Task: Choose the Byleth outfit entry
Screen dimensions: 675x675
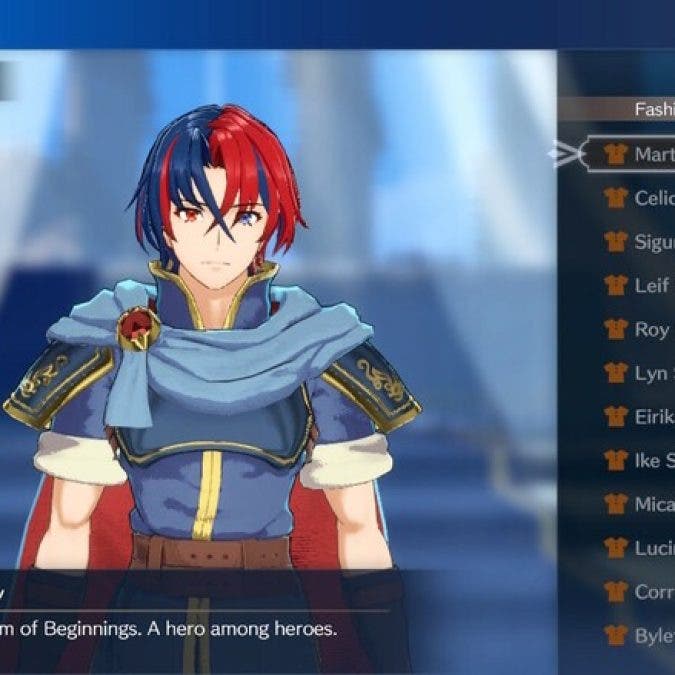Action: [640, 635]
